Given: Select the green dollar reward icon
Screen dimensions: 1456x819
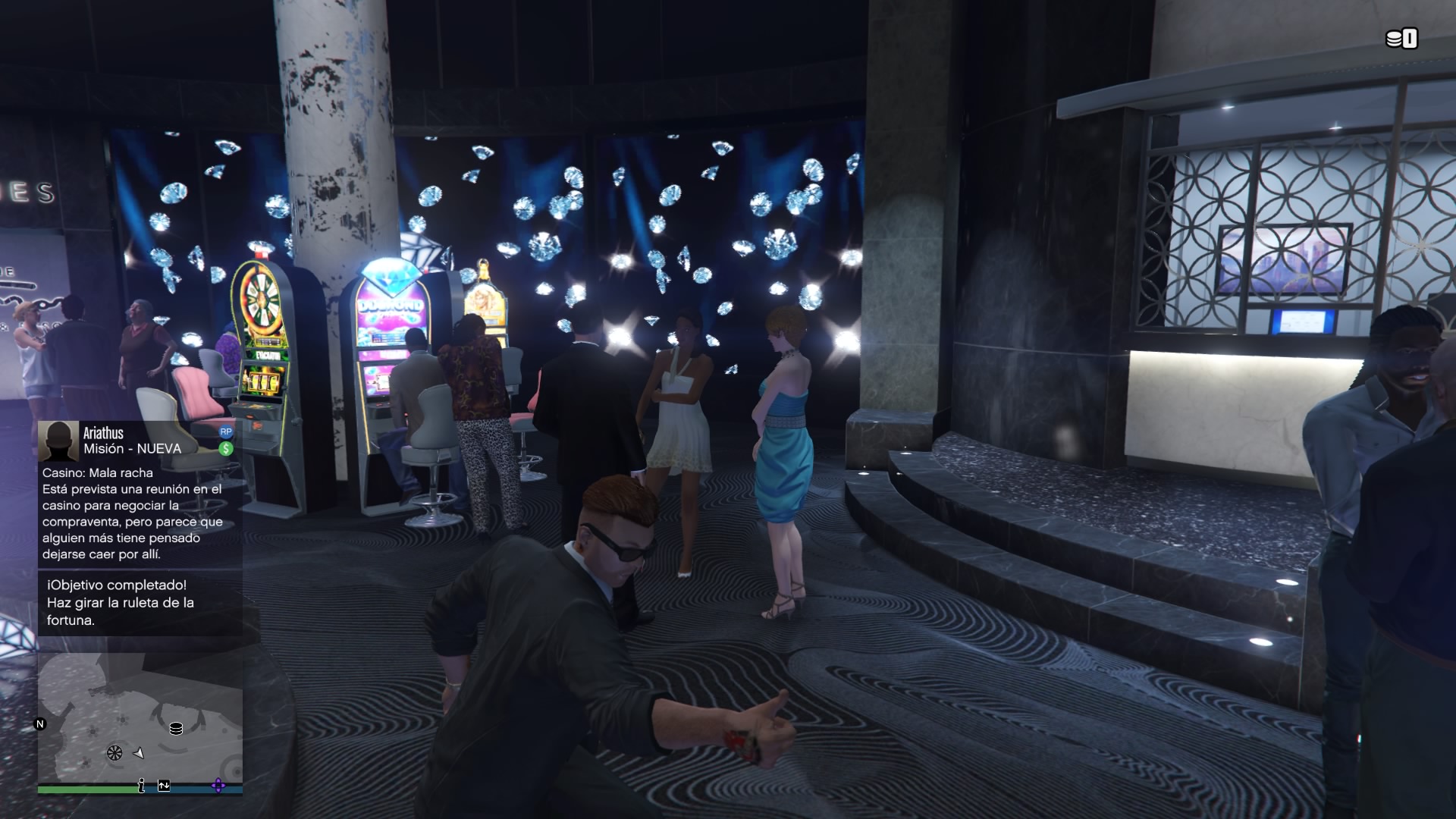Looking at the screenshot, I should (x=225, y=448).
